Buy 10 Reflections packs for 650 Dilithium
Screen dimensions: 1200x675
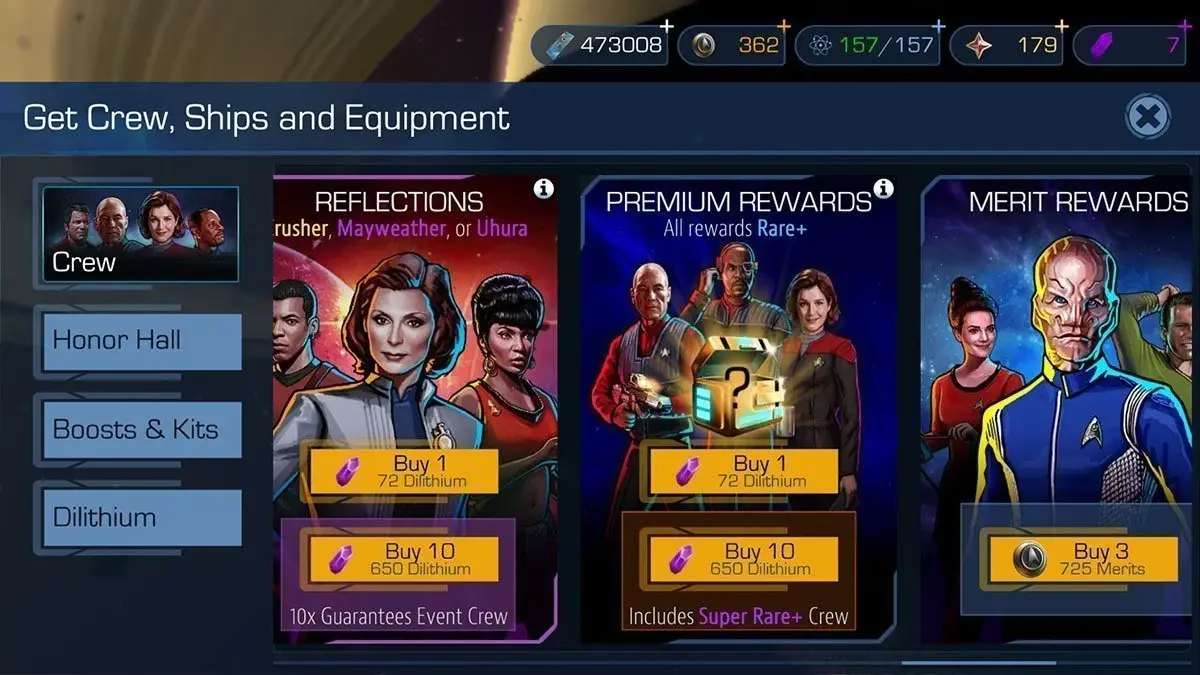403,559
